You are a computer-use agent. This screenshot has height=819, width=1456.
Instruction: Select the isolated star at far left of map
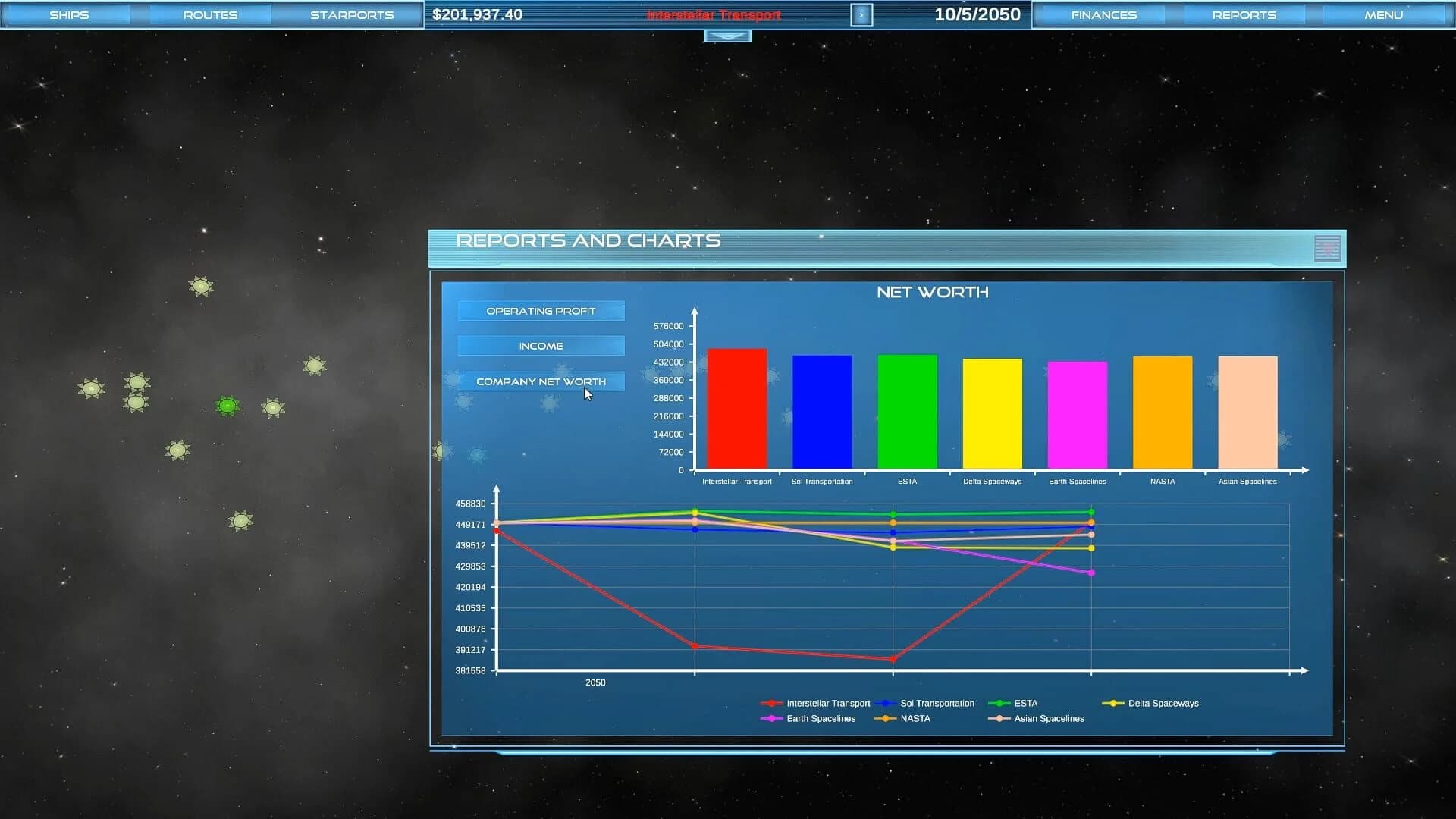[93, 388]
